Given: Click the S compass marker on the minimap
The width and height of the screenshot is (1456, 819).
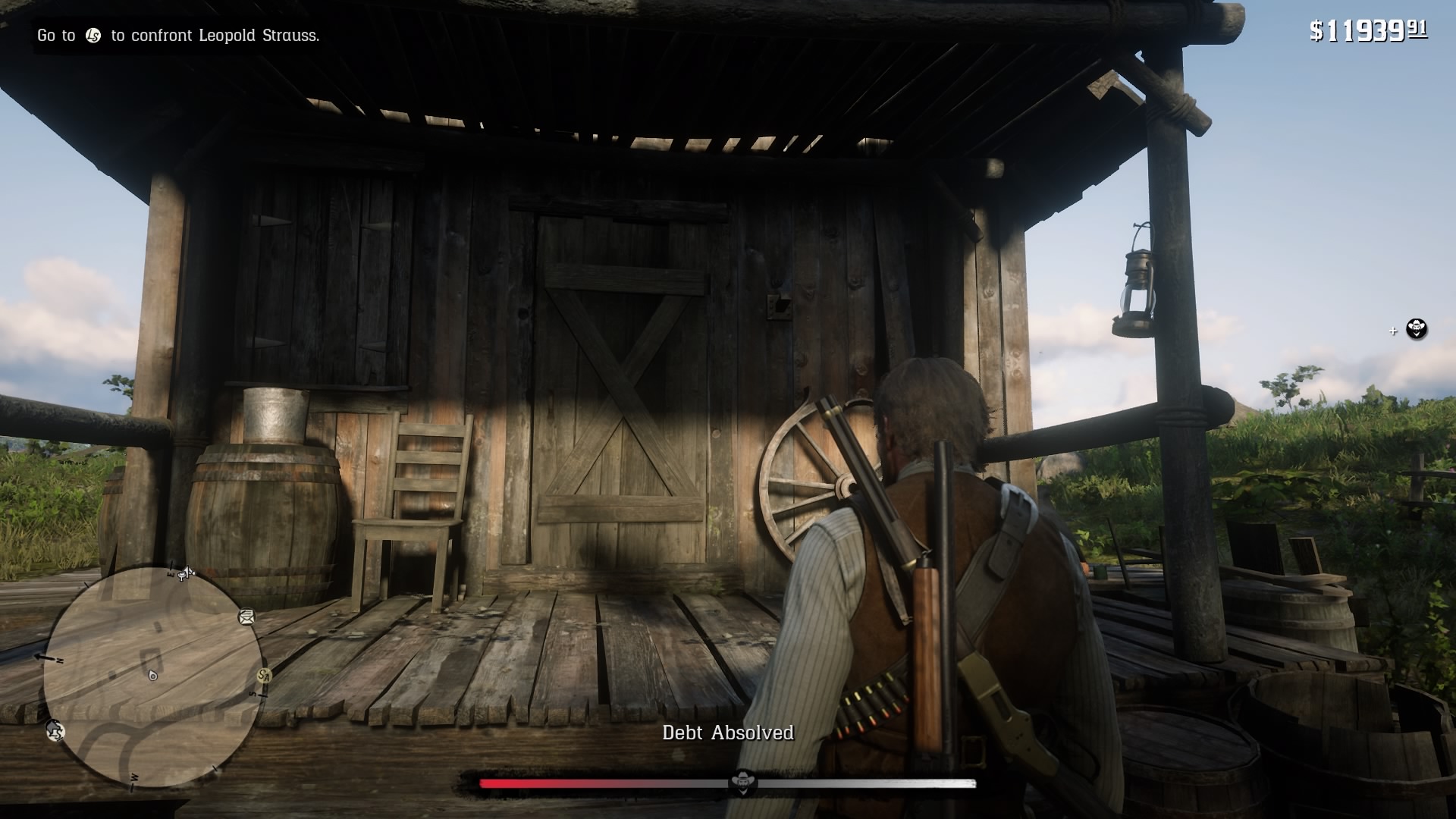Looking at the screenshot, I should coord(254,695).
